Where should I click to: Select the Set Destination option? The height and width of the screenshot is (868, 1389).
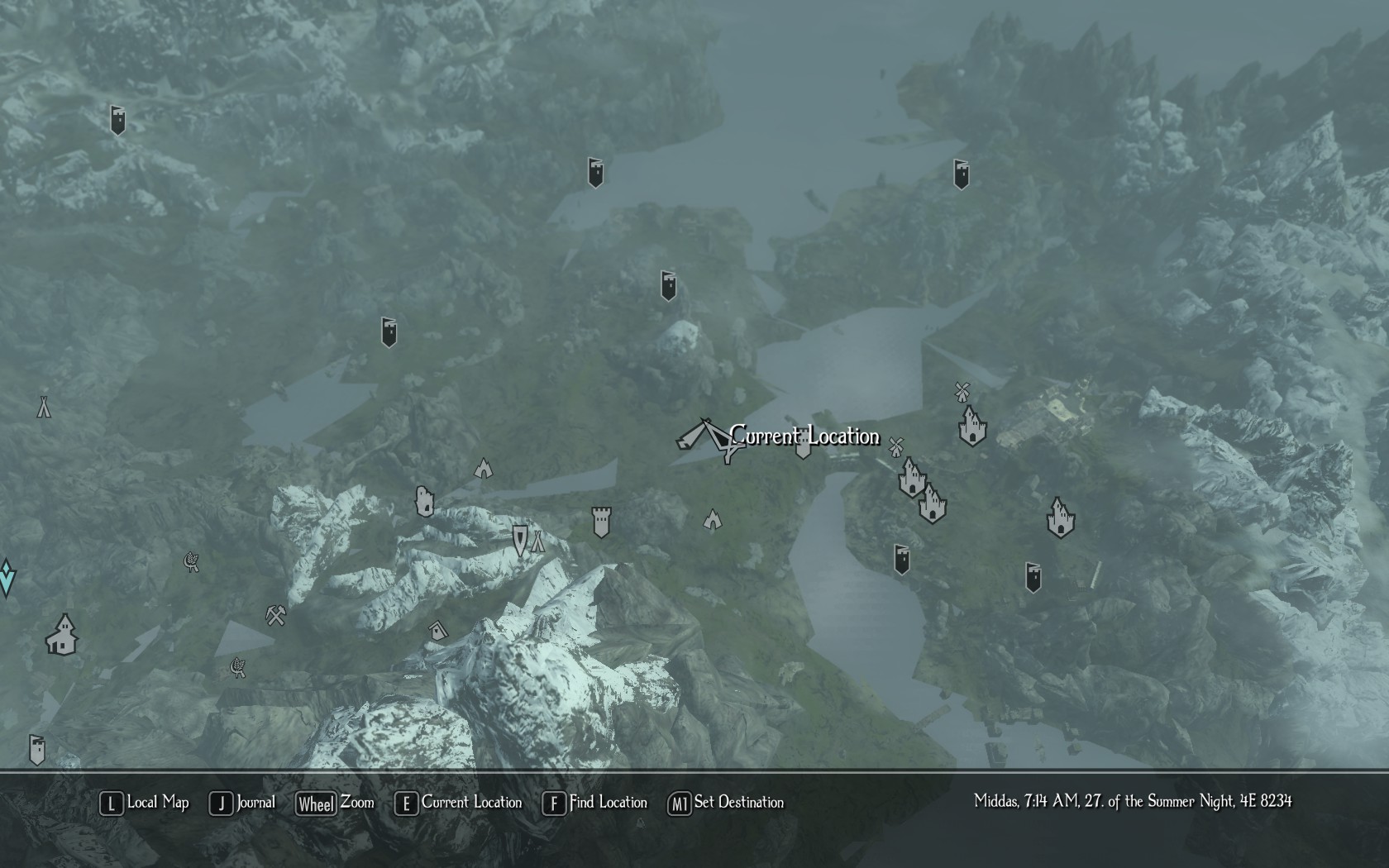point(727,803)
